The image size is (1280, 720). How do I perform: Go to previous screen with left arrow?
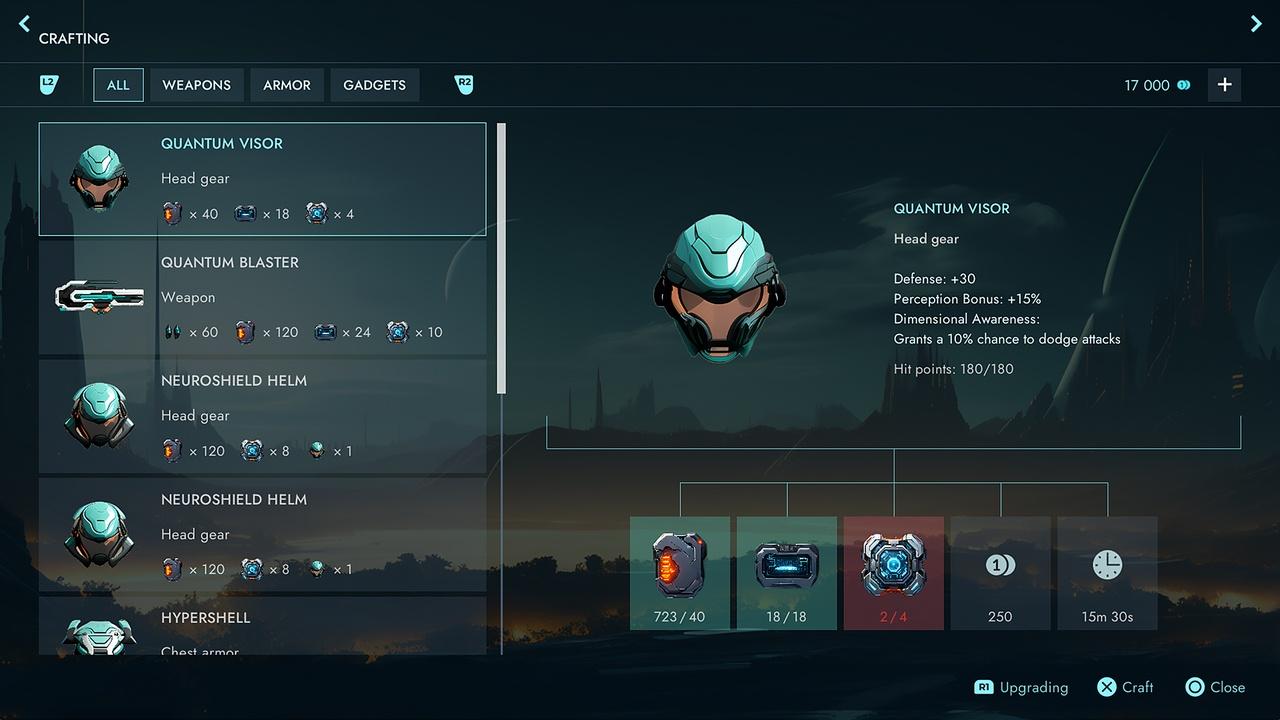pyautogui.click(x=25, y=23)
